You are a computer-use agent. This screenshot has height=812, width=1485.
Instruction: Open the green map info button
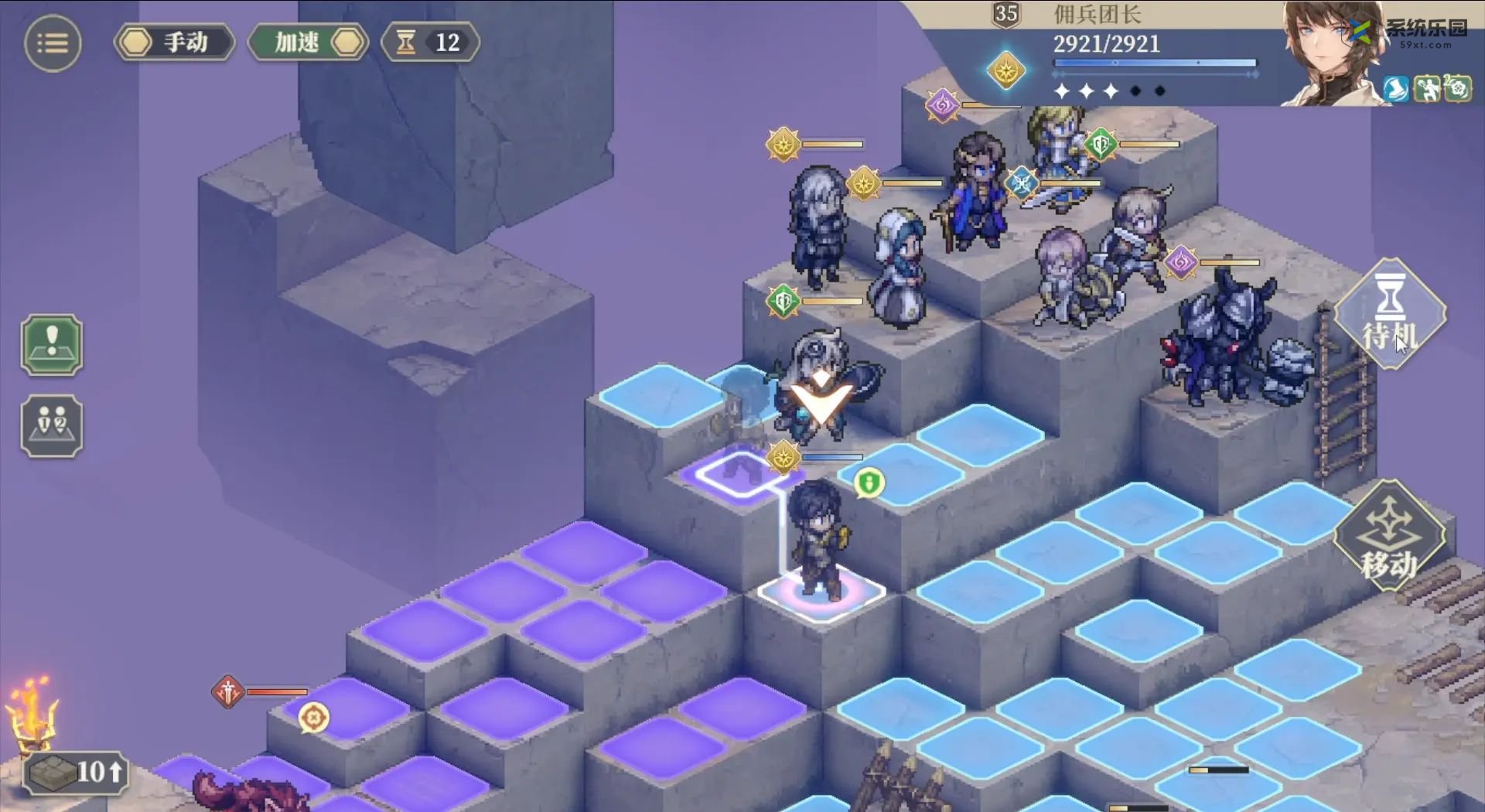52,345
